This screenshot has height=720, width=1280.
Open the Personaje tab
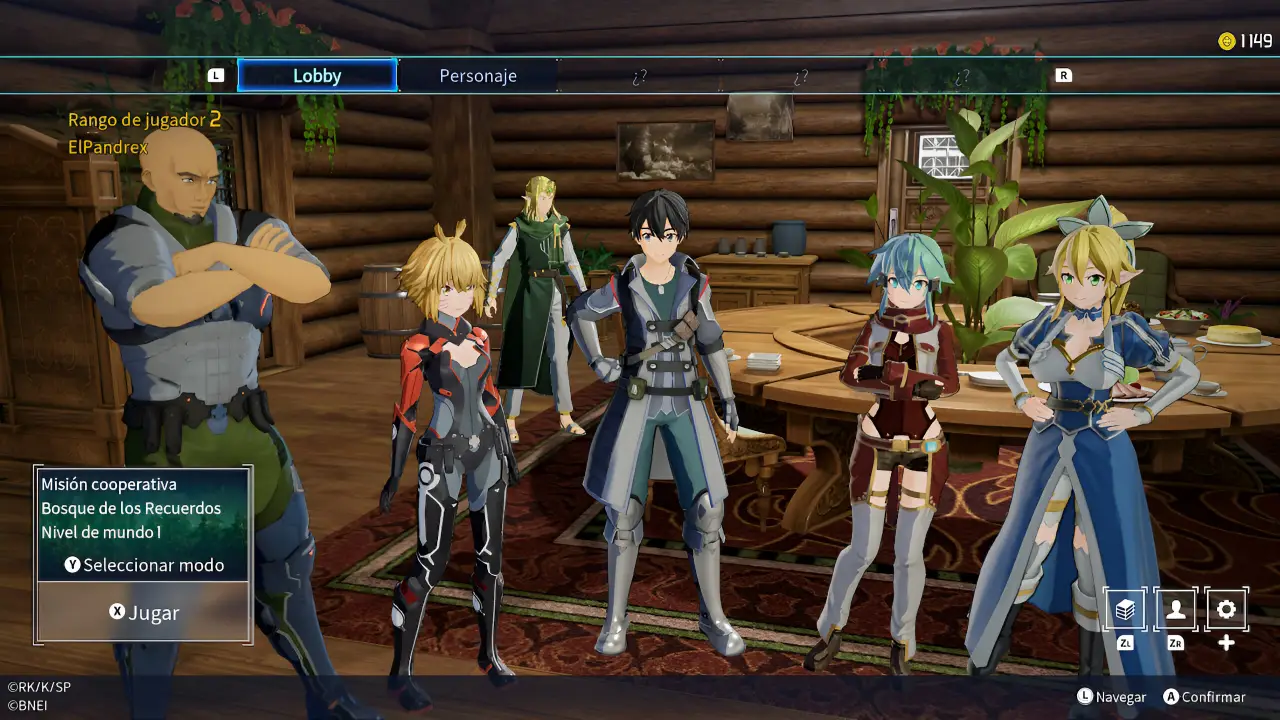tap(478, 74)
